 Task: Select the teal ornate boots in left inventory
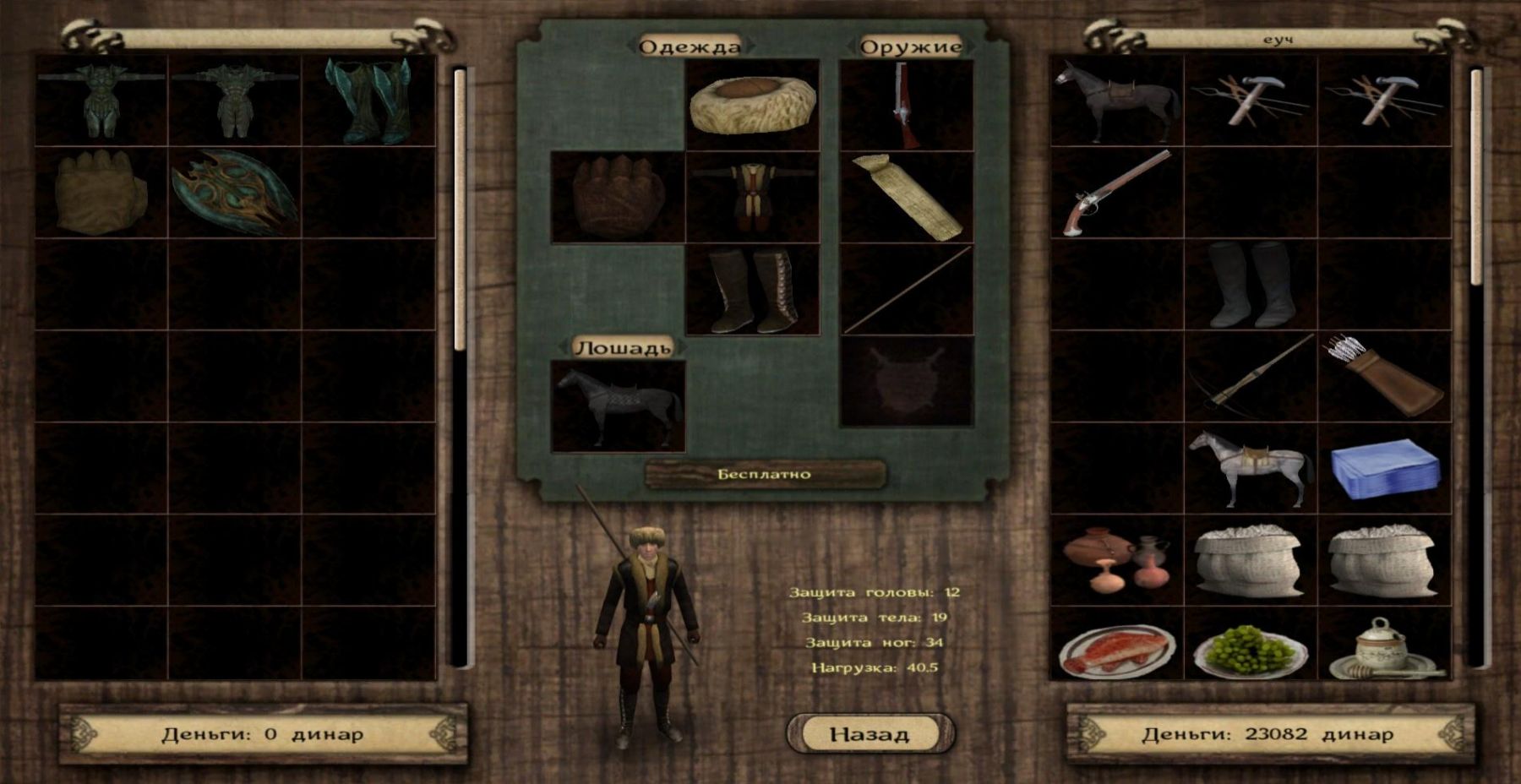point(368,101)
